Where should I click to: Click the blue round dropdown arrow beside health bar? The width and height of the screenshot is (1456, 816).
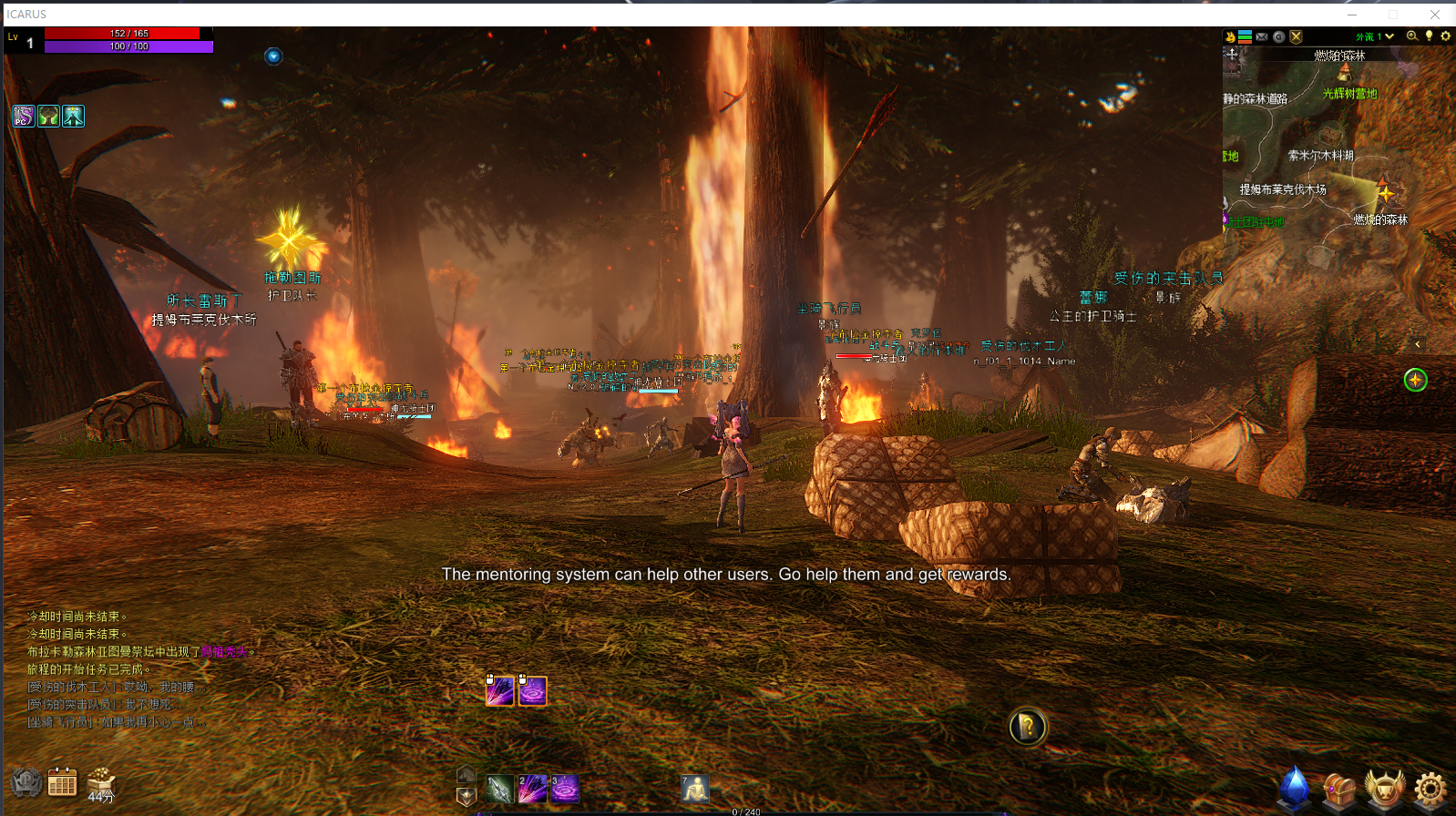point(273,56)
